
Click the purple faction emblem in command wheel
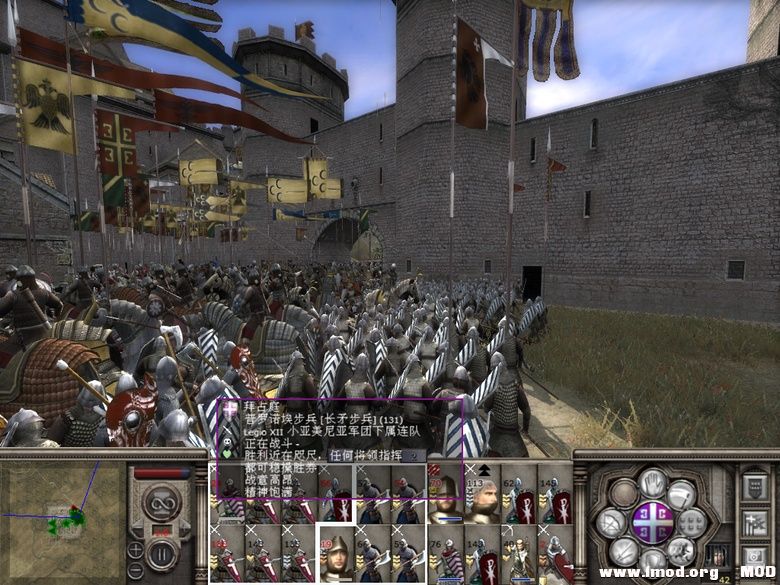click(x=653, y=522)
